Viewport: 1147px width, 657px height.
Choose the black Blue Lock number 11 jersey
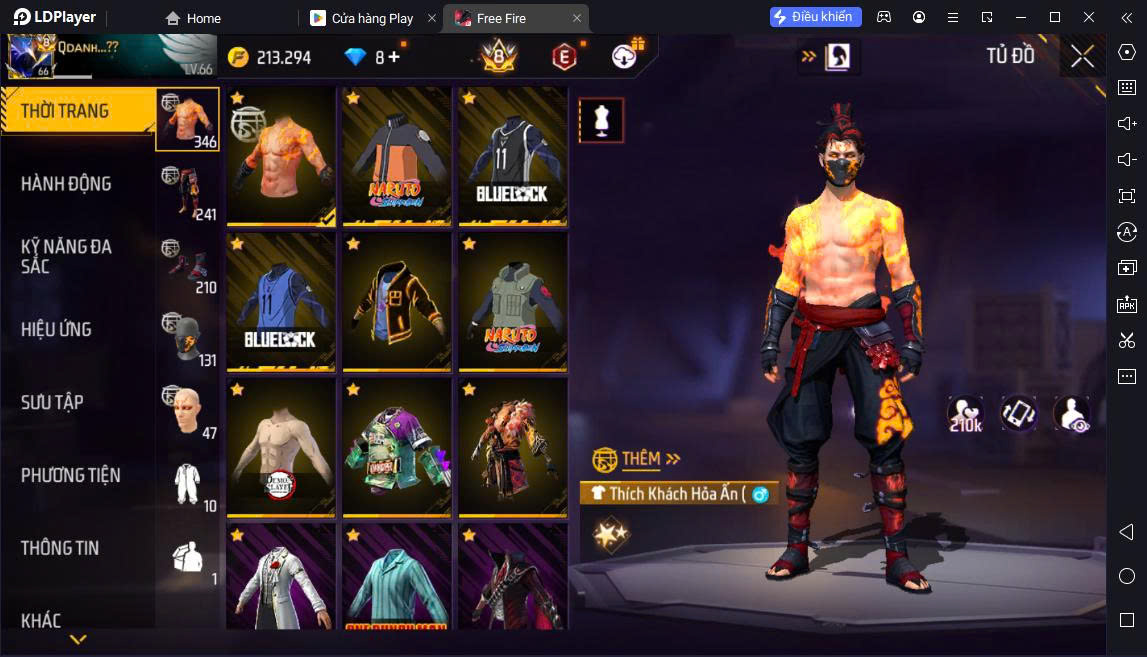513,156
